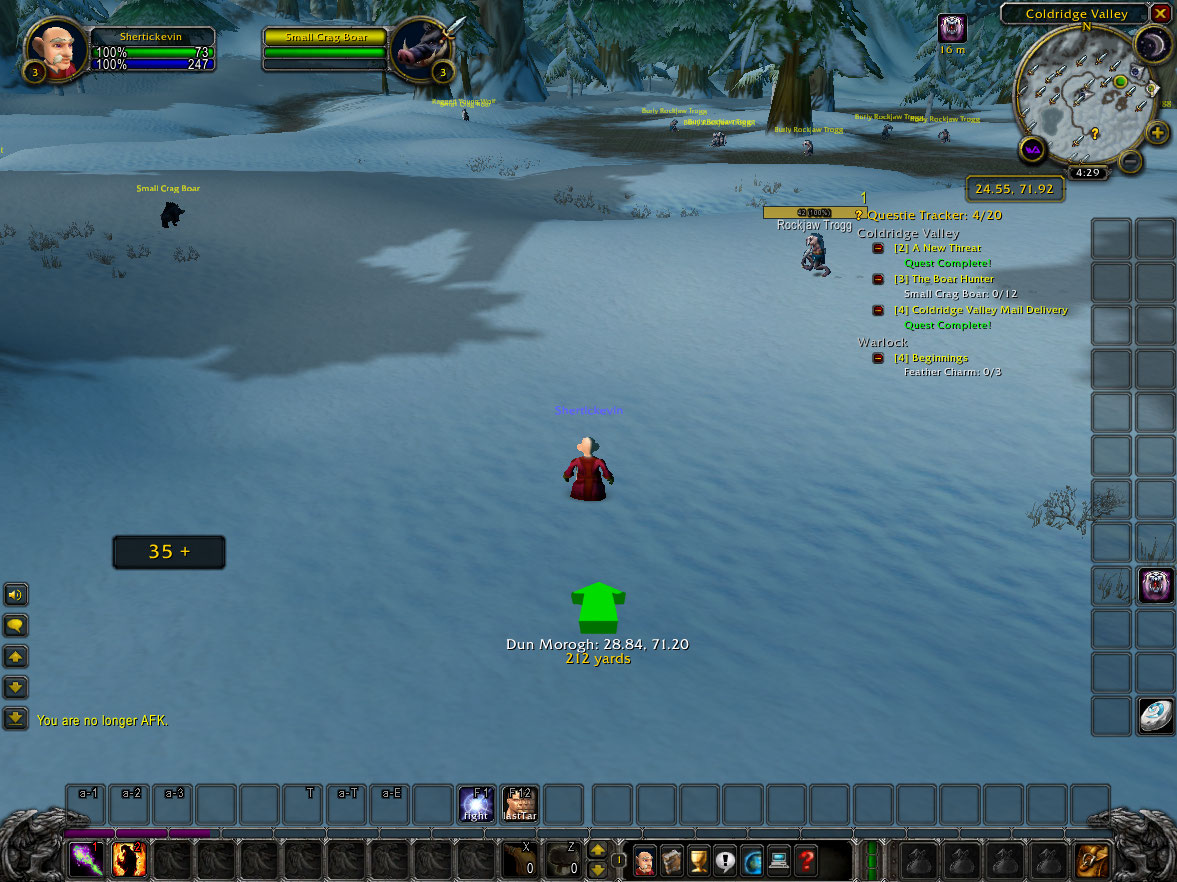Click the 'fight' macro button
1177x882 pixels.
point(476,804)
